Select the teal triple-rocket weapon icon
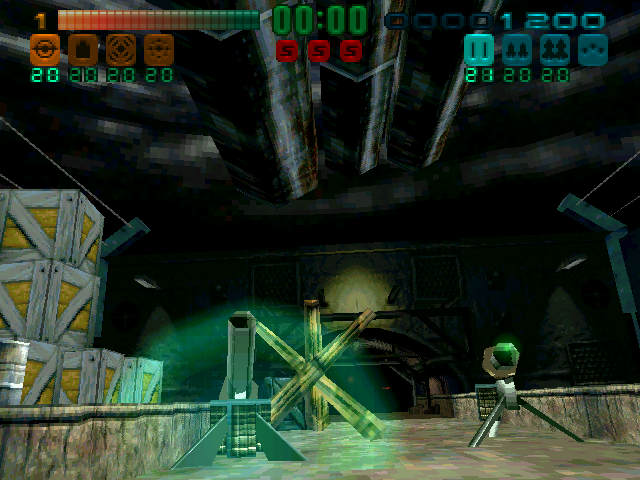This screenshot has width=640, height=480. pyautogui.click(x=555, y=49)
